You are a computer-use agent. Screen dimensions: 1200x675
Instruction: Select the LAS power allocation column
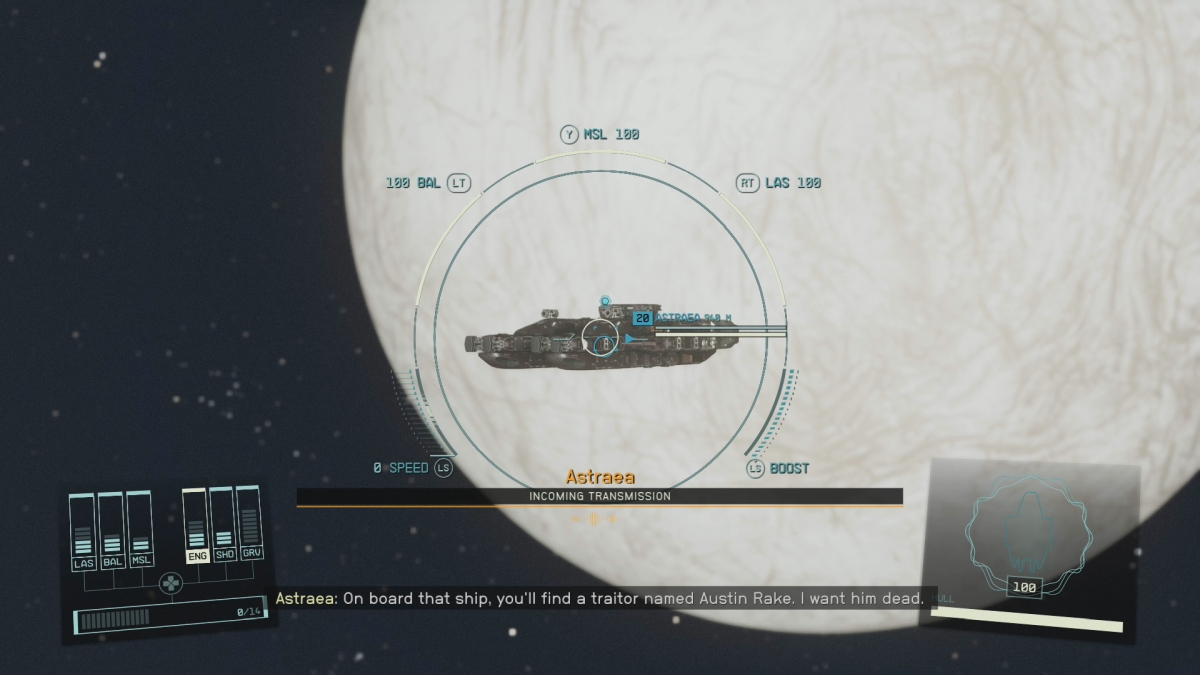(84, 533)
